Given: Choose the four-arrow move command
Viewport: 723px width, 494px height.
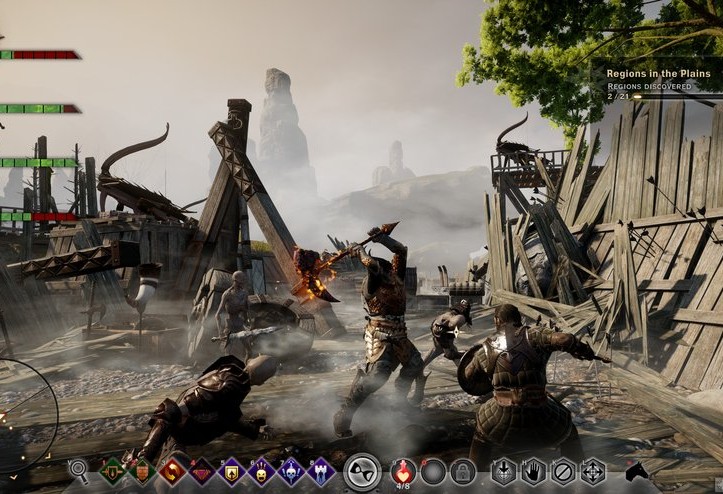Looking at the screenshot, I should pos(594,471).
